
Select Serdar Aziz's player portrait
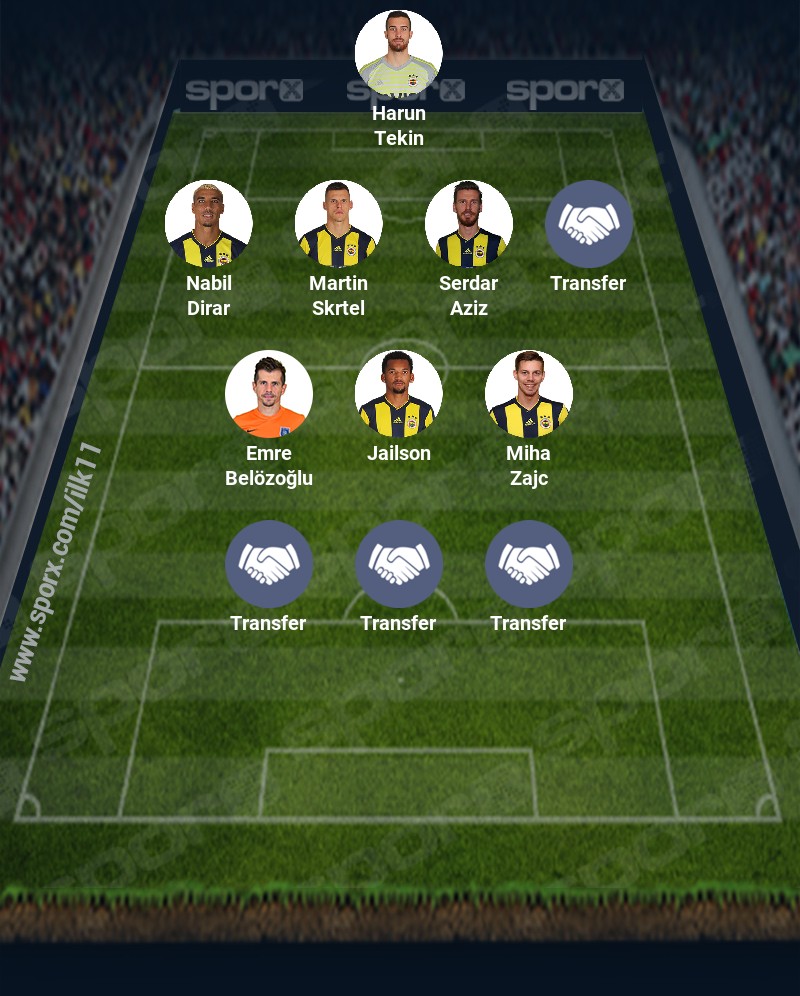469,224
